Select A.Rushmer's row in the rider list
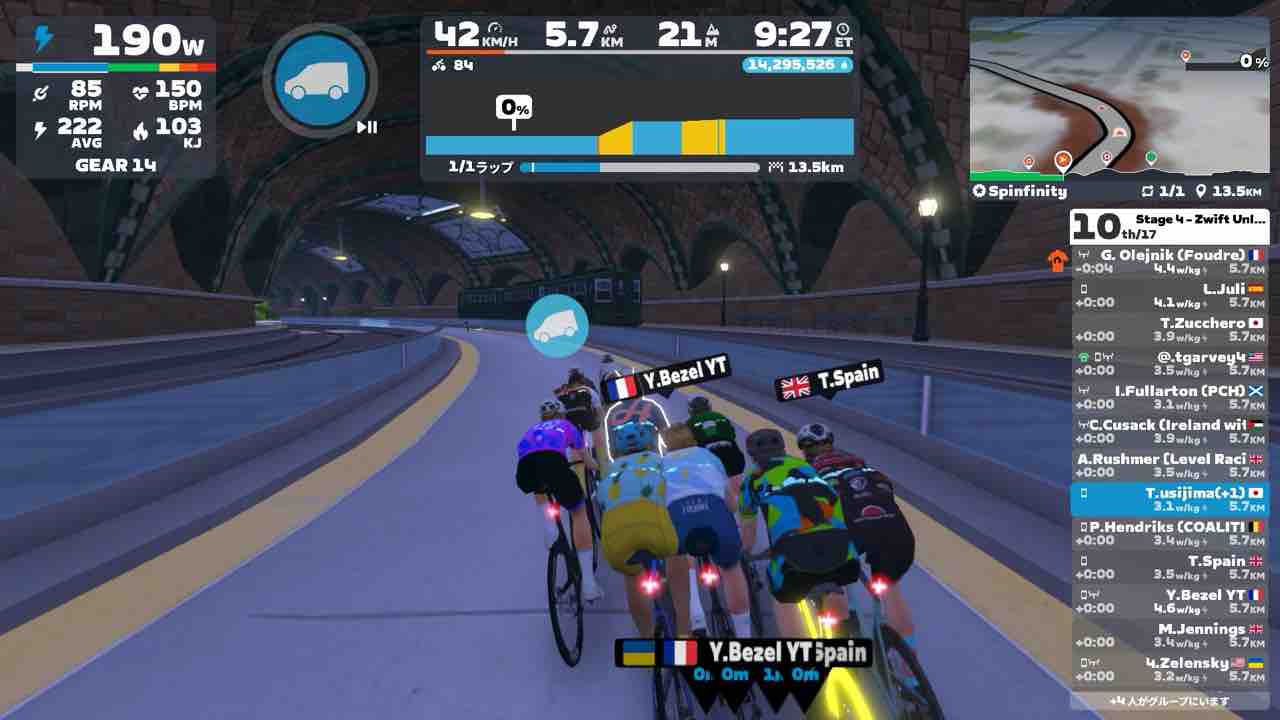The width and height of the screenshot is (1280, 720). coord(1168,466)
